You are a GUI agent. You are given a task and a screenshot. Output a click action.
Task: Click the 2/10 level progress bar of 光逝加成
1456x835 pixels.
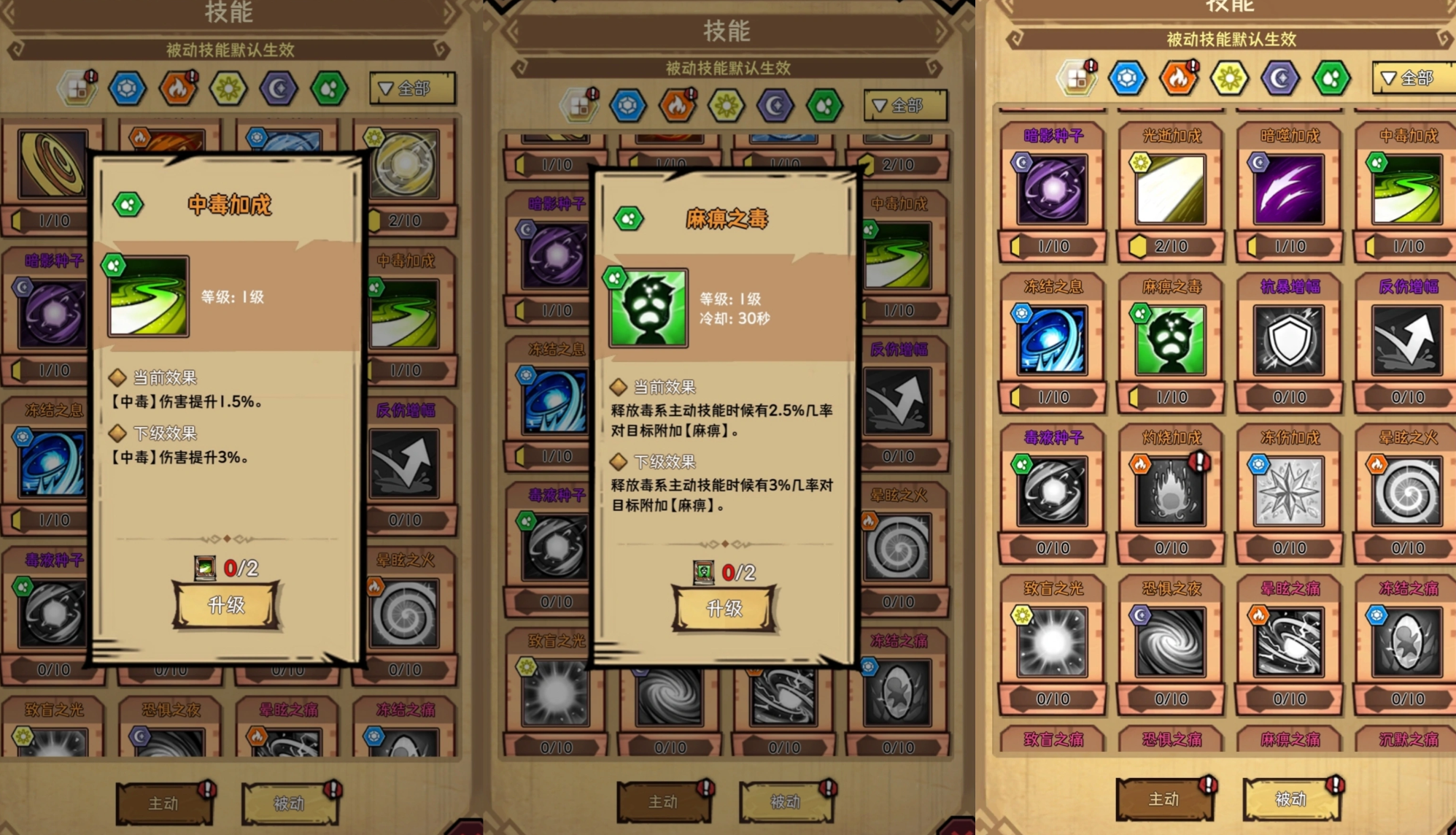point(1170,247)
